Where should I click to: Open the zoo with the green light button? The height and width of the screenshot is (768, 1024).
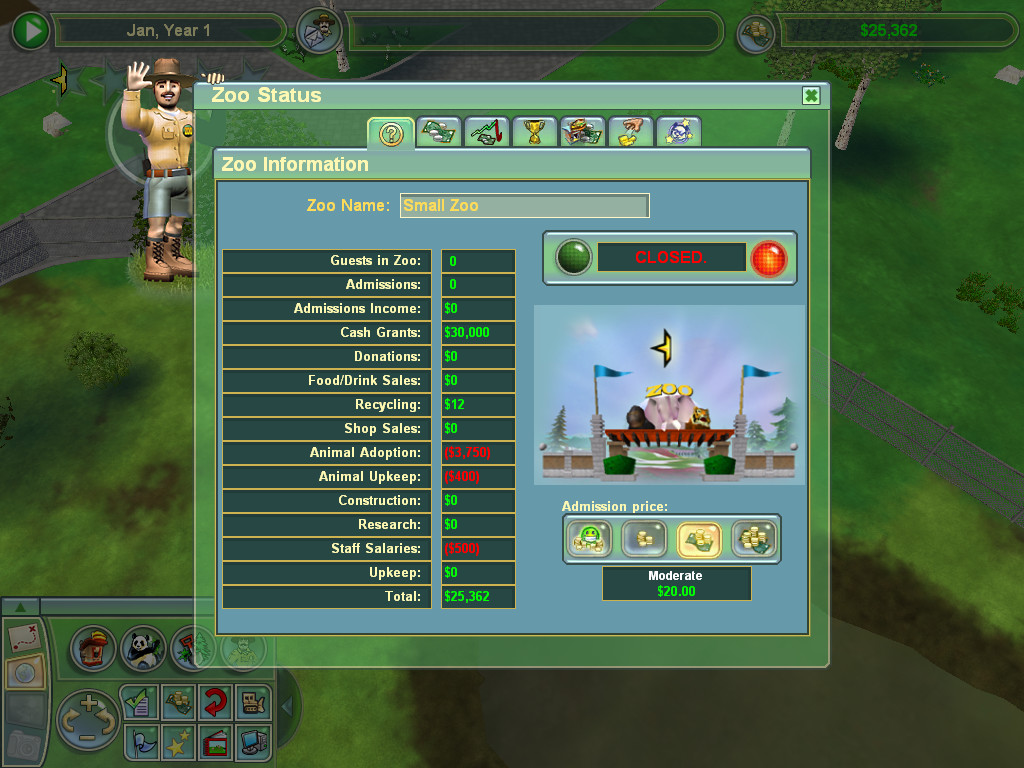[573, 257]
